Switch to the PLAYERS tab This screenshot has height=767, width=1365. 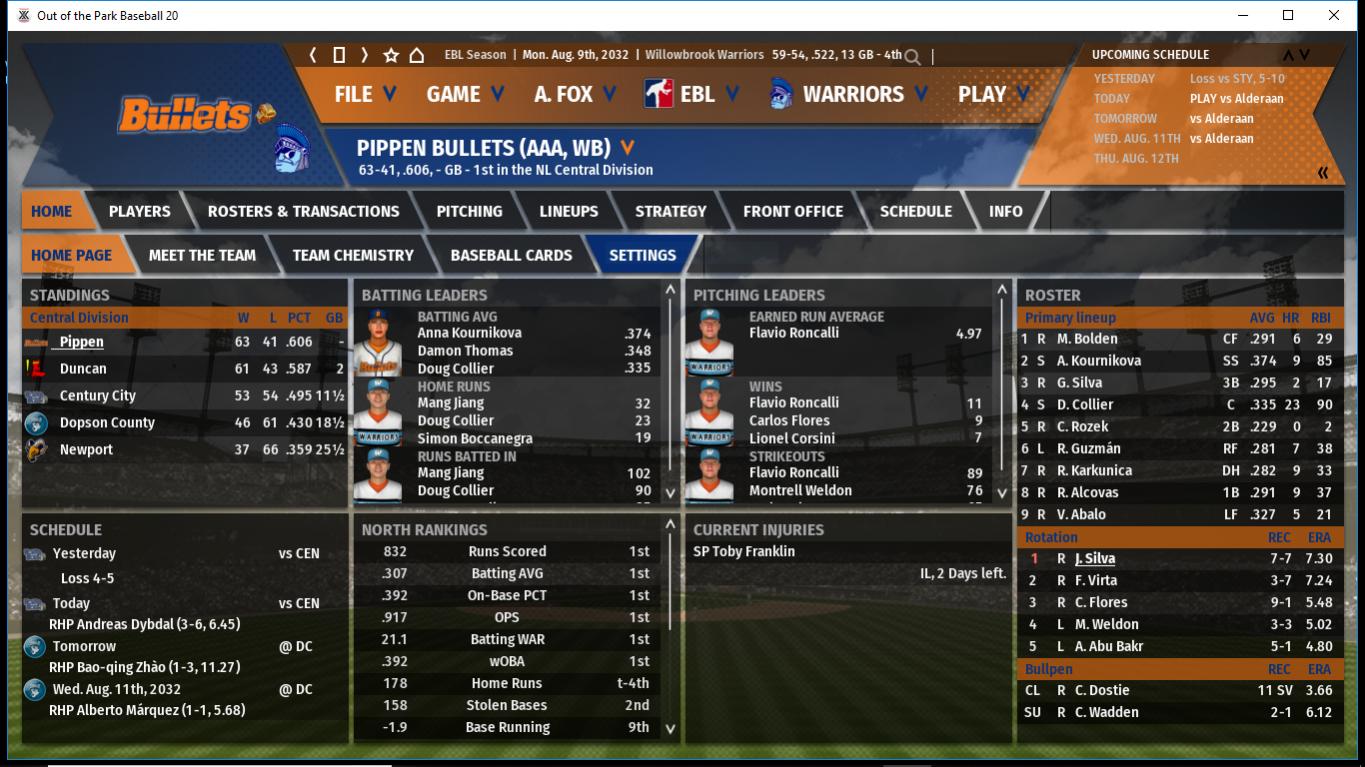pos(139,211)
